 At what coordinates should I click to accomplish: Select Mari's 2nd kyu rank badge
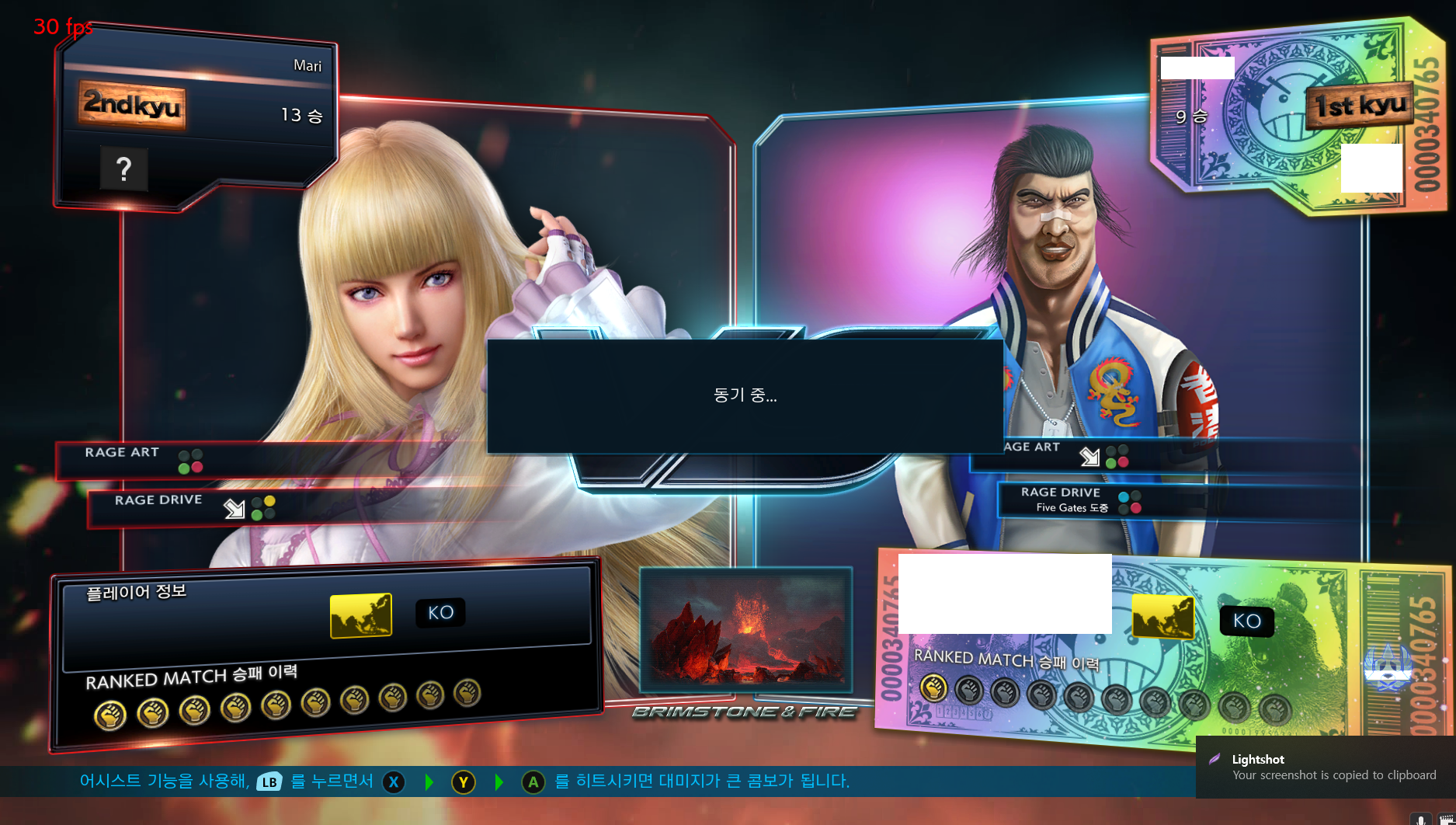point(132,105)
